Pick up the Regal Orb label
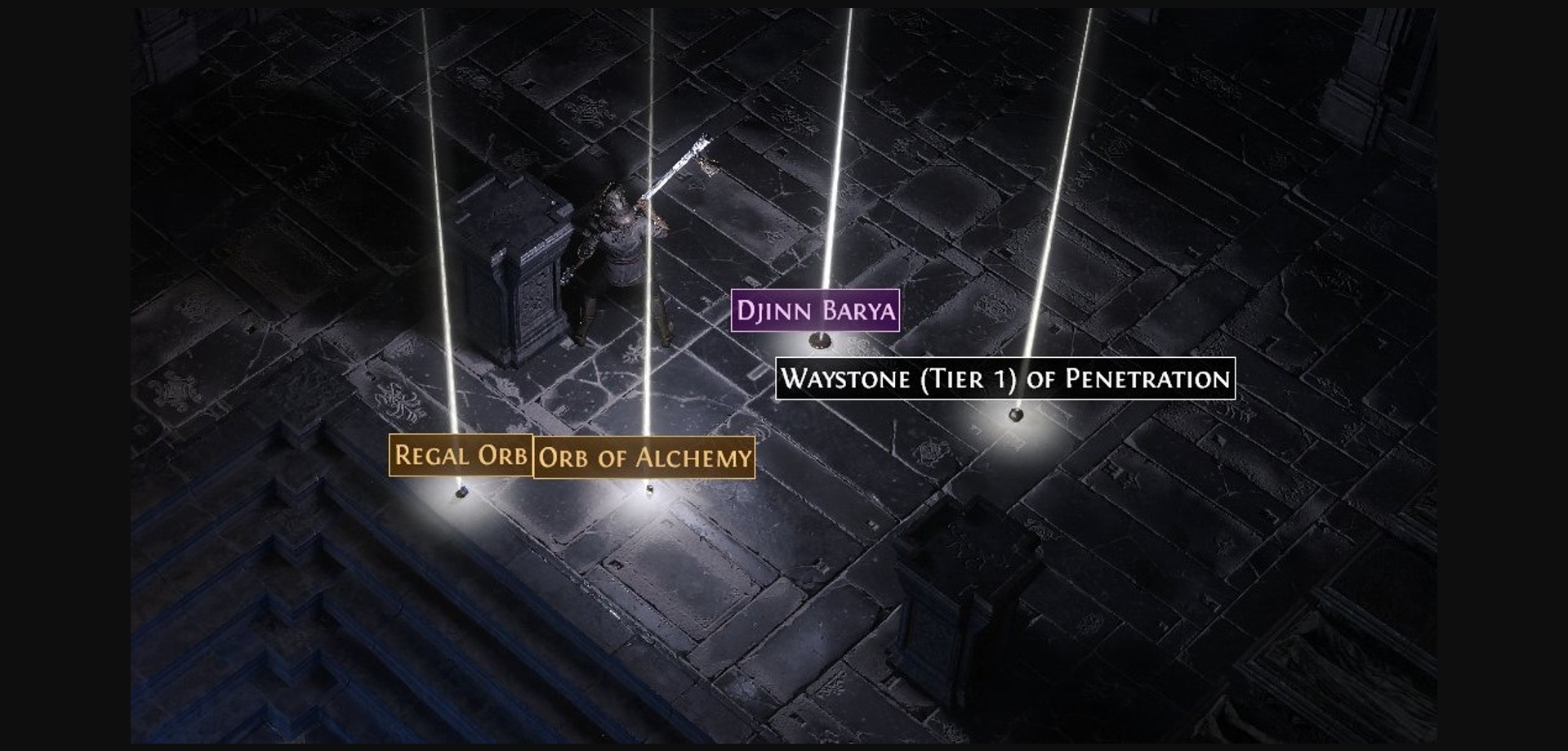This screenshot has width=1568, height=751. (x=461, y=455)
